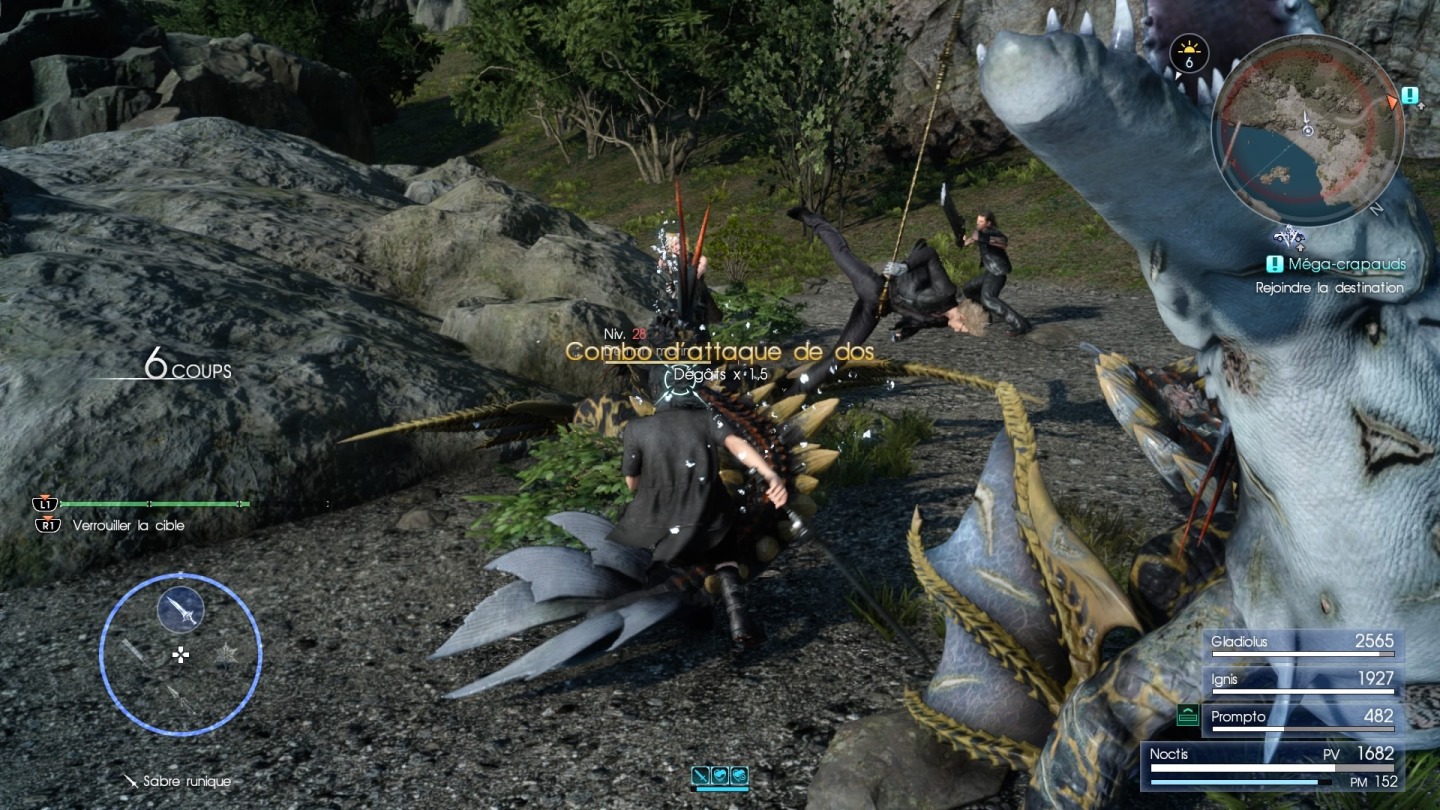Select the Sabre runique sword in weapon wheel
The height and width of the screenshot is (810, 1440).
click(x=181, y=610)
